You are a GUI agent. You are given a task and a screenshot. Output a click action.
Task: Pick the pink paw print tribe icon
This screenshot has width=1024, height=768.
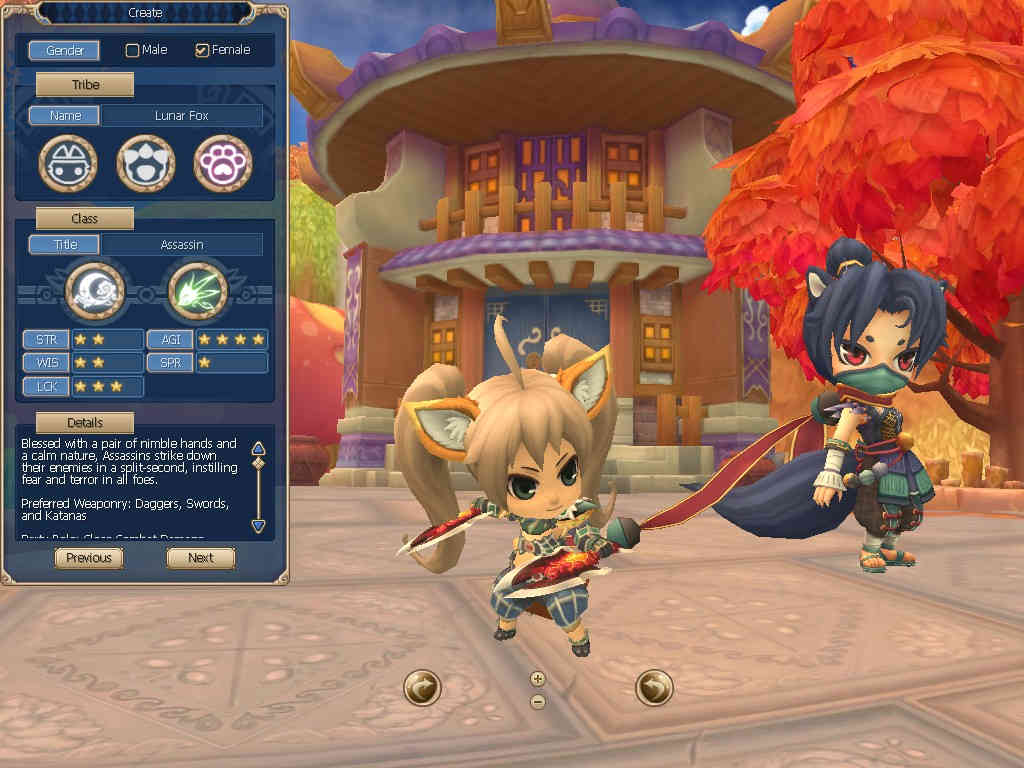point(222,163)
